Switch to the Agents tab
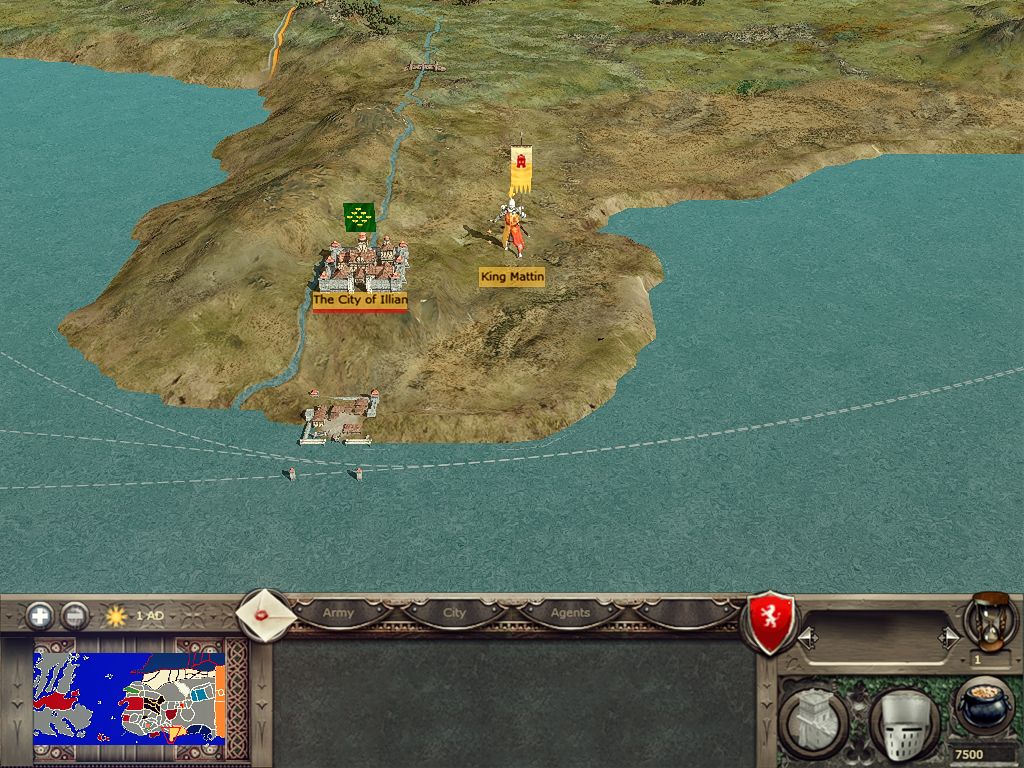1024x768 pixels. pos(570,613)
